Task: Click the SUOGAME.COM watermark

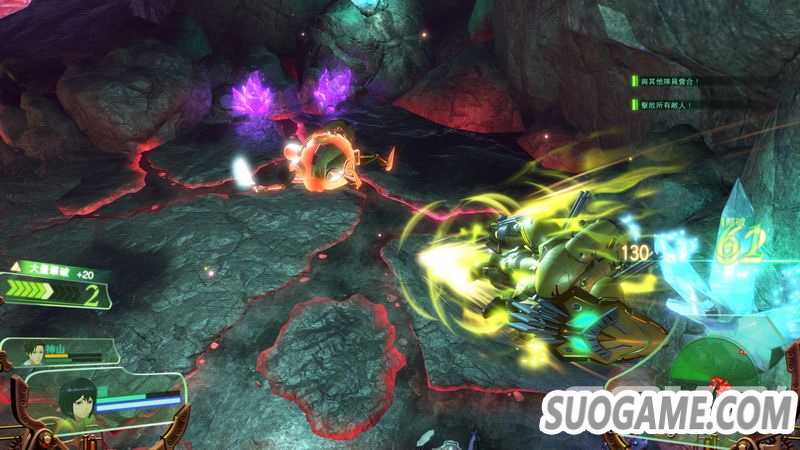Action: 667,412
